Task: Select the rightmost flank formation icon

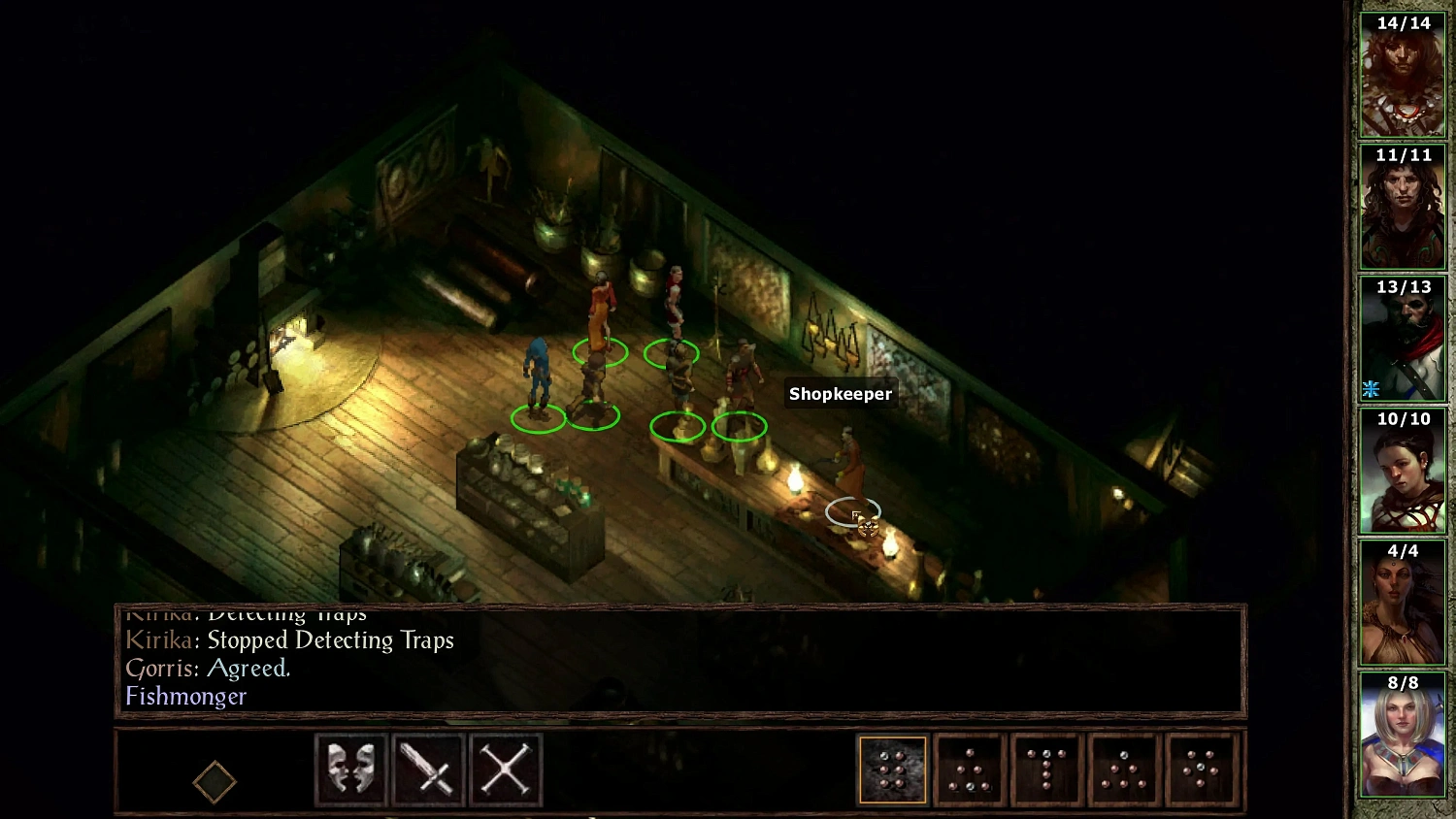Action: (x=1202, y=770)
